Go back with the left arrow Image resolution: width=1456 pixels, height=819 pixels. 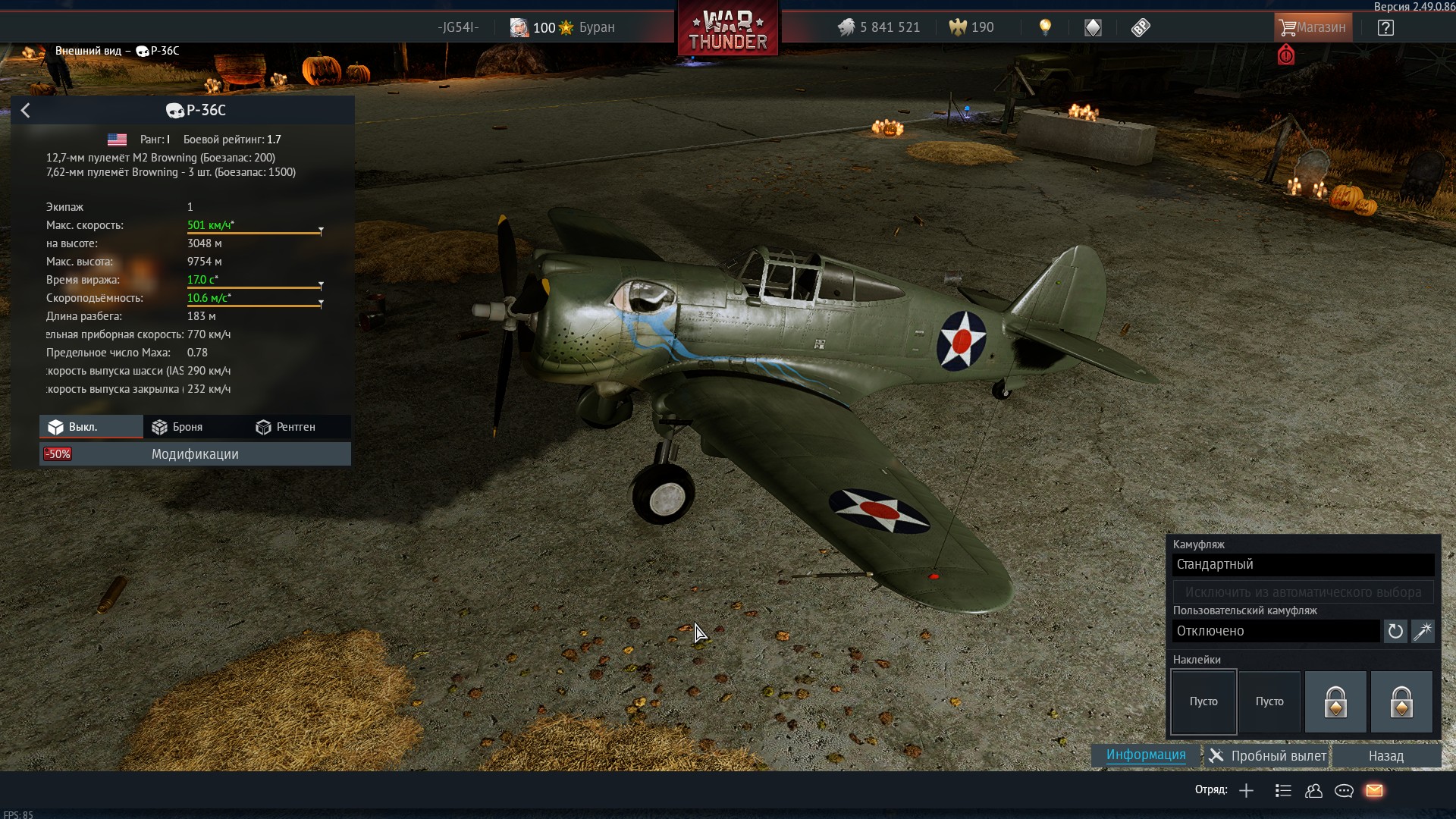[x=25, y=111]
